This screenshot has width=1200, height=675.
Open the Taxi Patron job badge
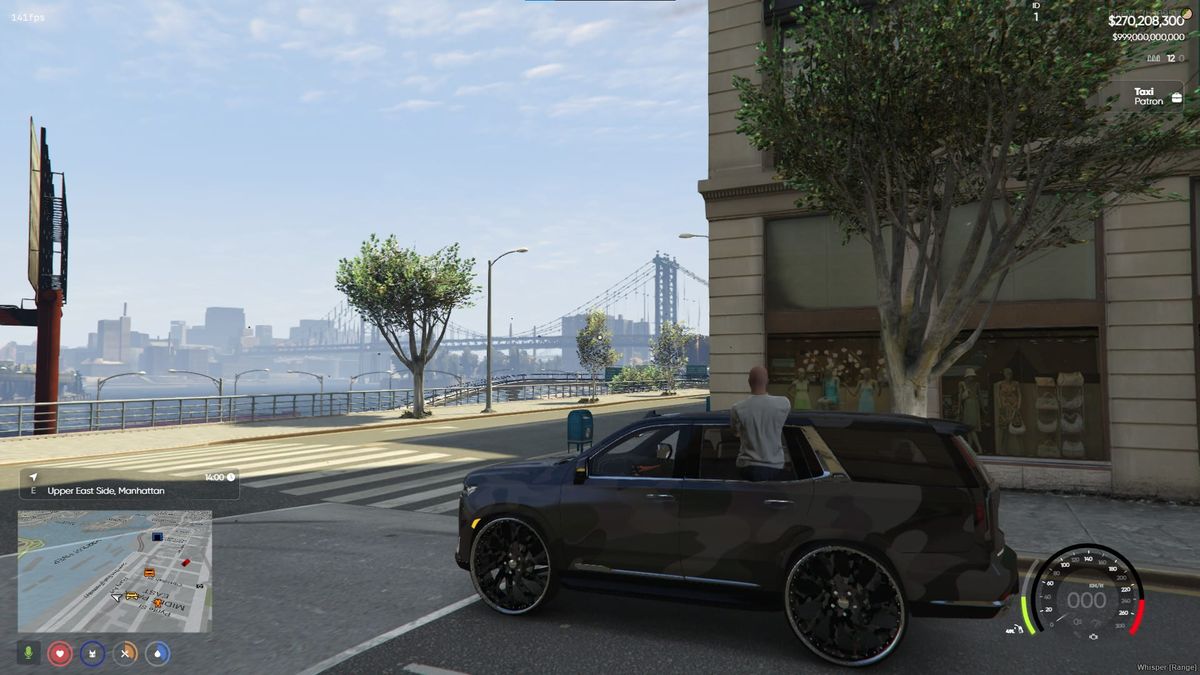pos(1155,97)
